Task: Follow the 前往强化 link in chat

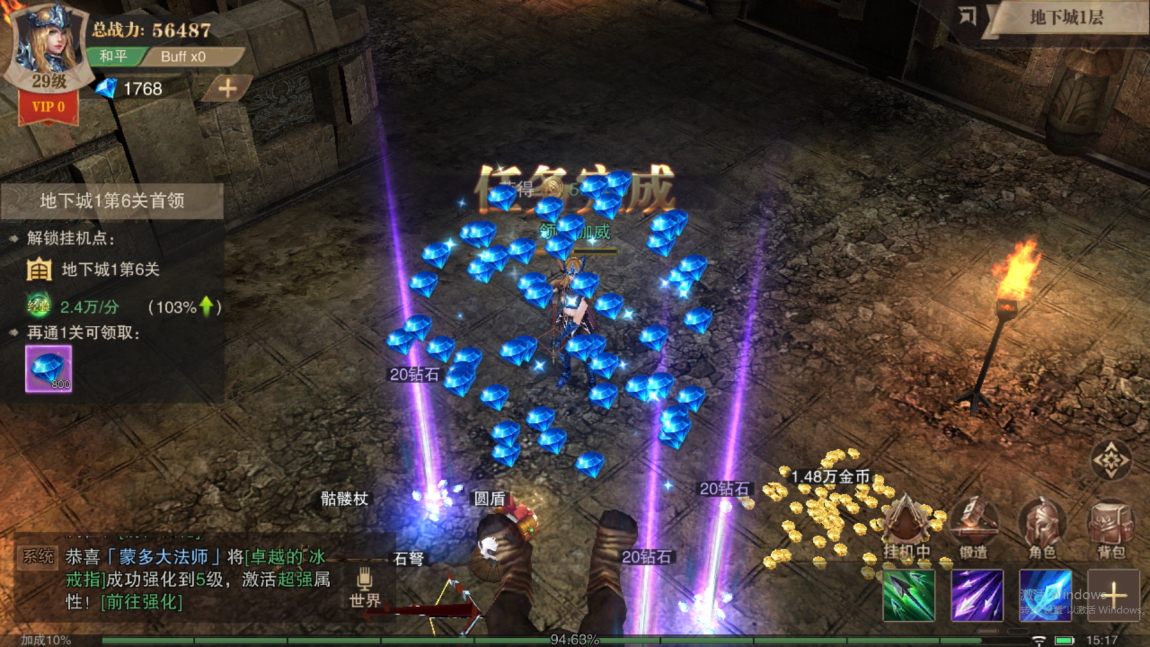Action: point(141,602)
